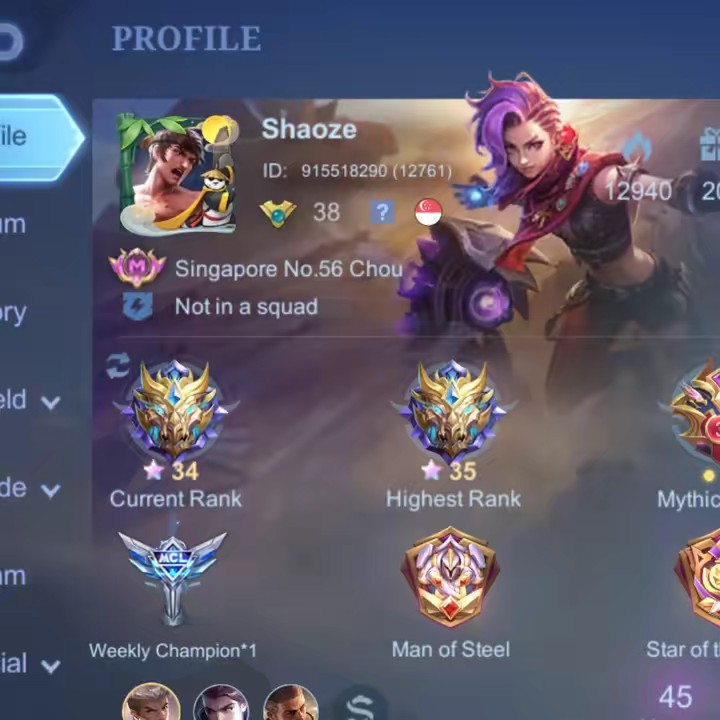Open the Singapore No.56 Chou title
The width and height of the screenshot is (720, 720).
[287, 268]
